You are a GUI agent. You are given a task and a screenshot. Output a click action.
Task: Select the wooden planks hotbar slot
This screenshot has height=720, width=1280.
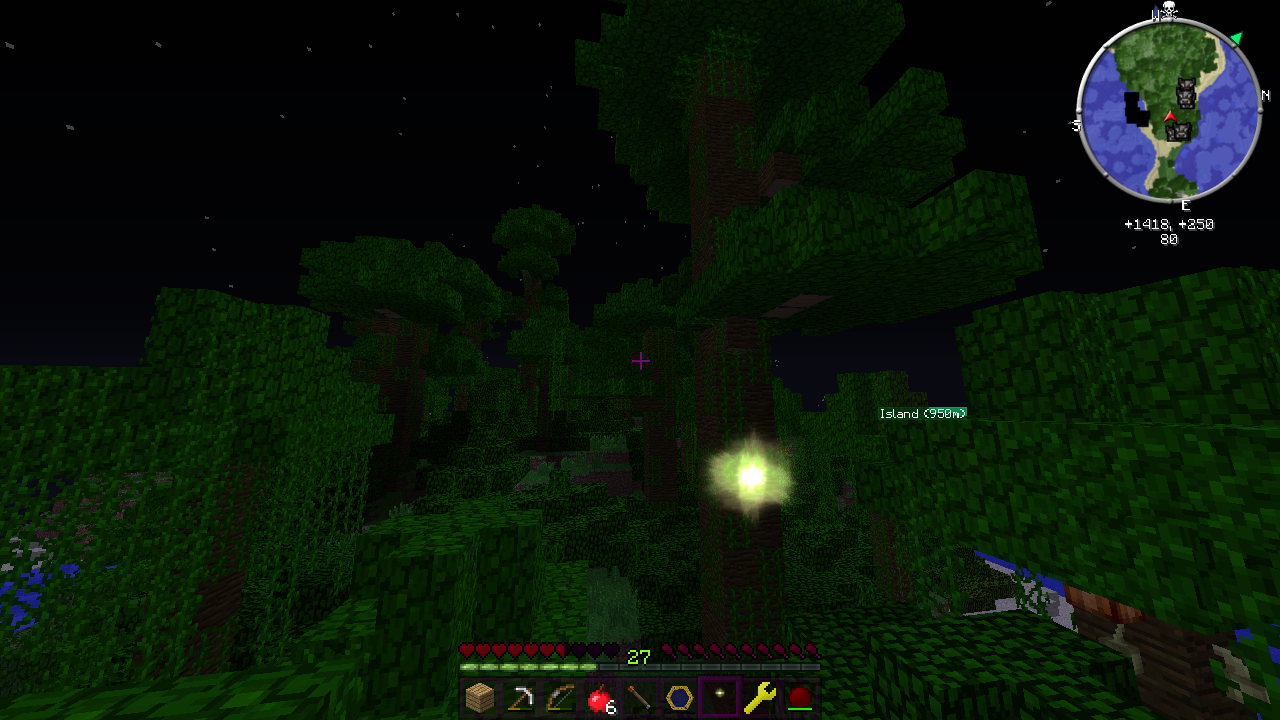point(480,697)
